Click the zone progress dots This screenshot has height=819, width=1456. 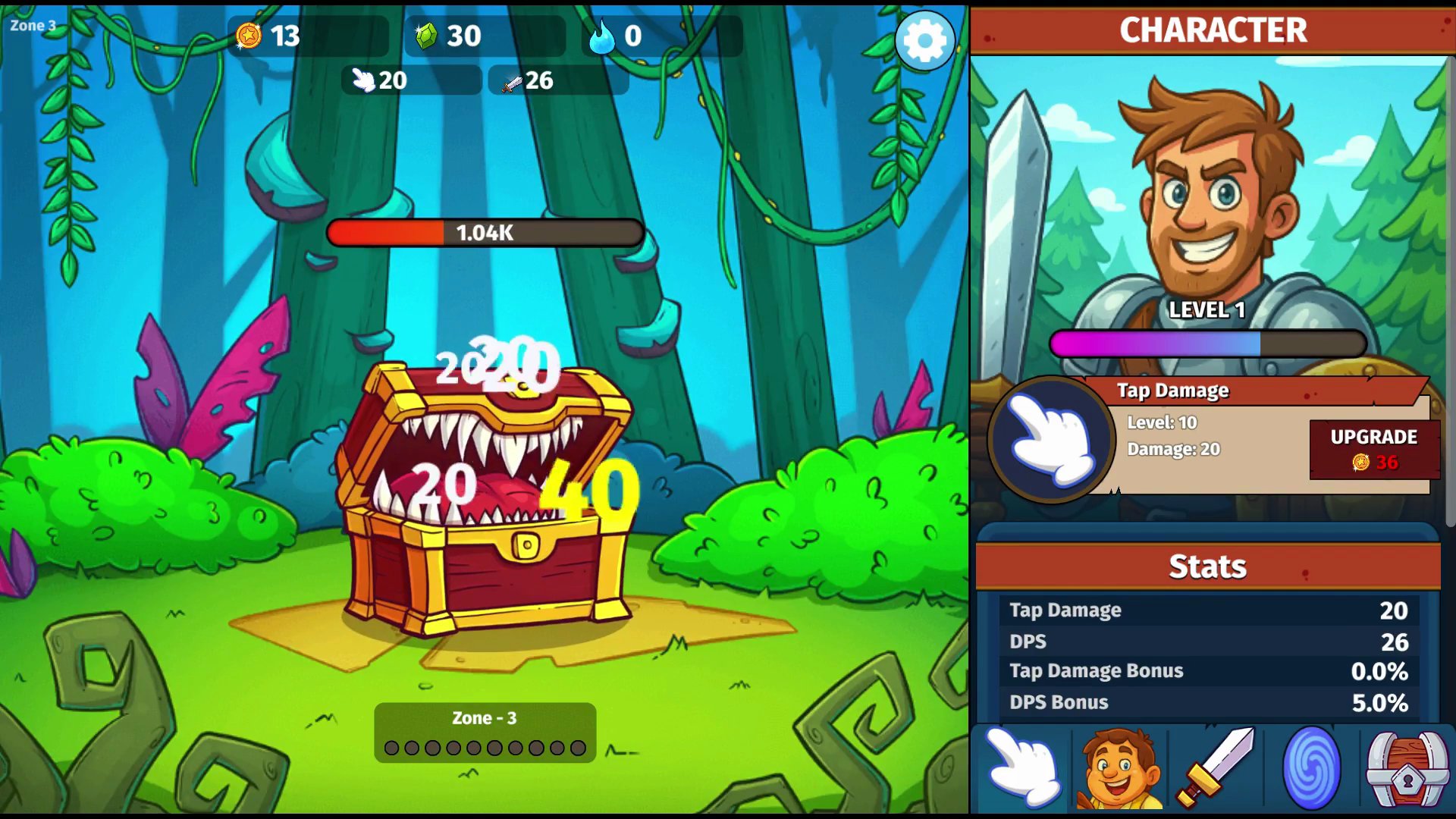pyautogui.click(x=485, y=749)
